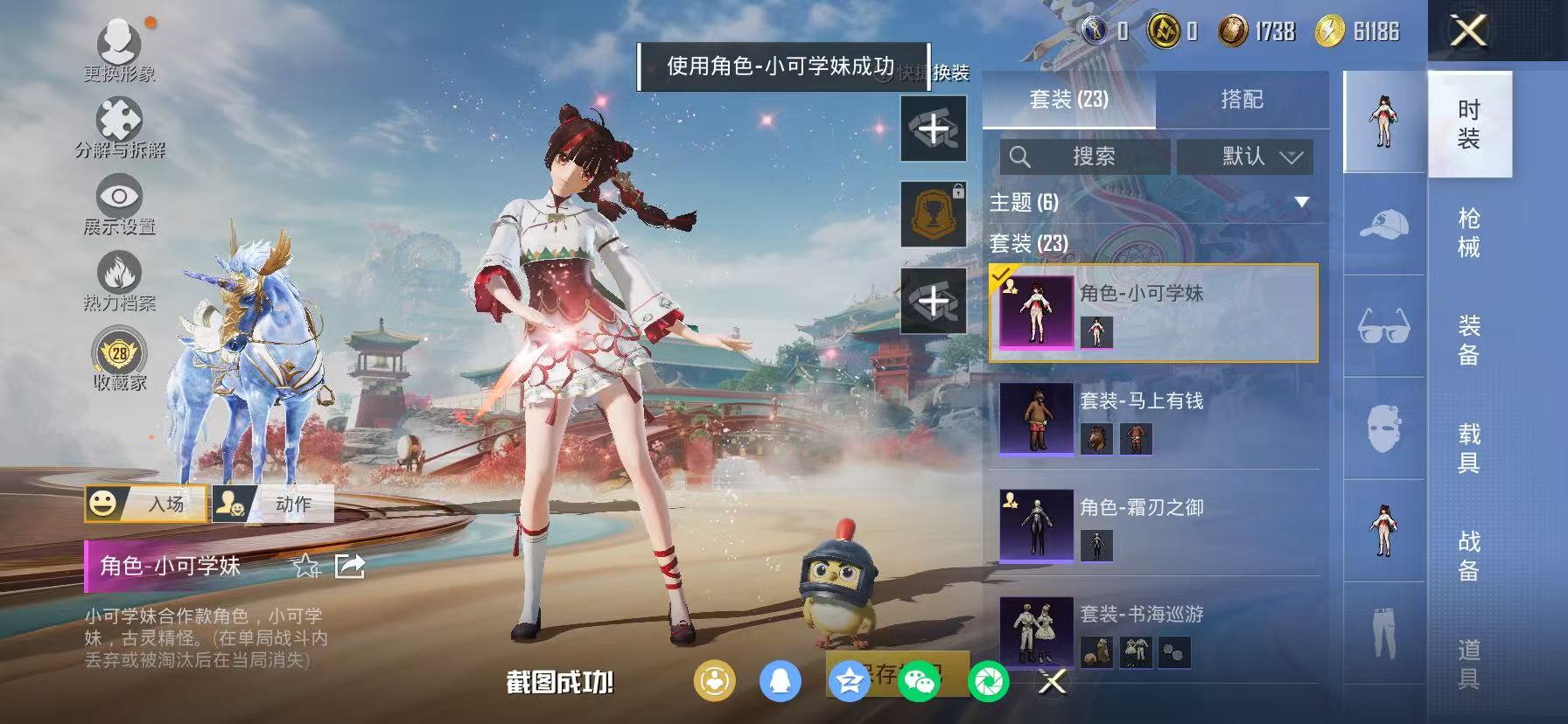Switch to the 搭配 tab
Viewport: 1568px width, 724px height.
pos(1243,99)
